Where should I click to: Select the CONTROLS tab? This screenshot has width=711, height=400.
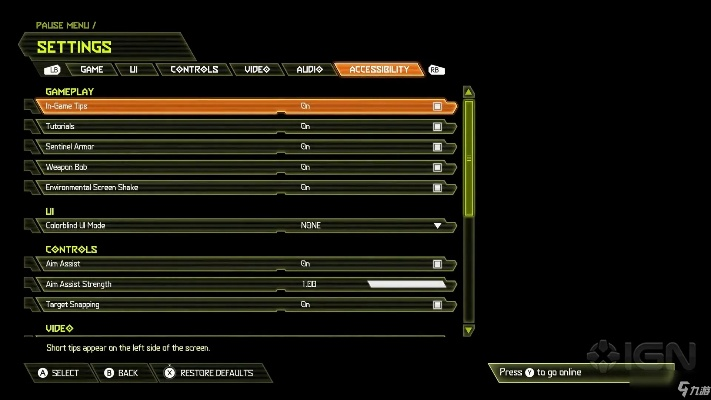click(x=194, y=70)
